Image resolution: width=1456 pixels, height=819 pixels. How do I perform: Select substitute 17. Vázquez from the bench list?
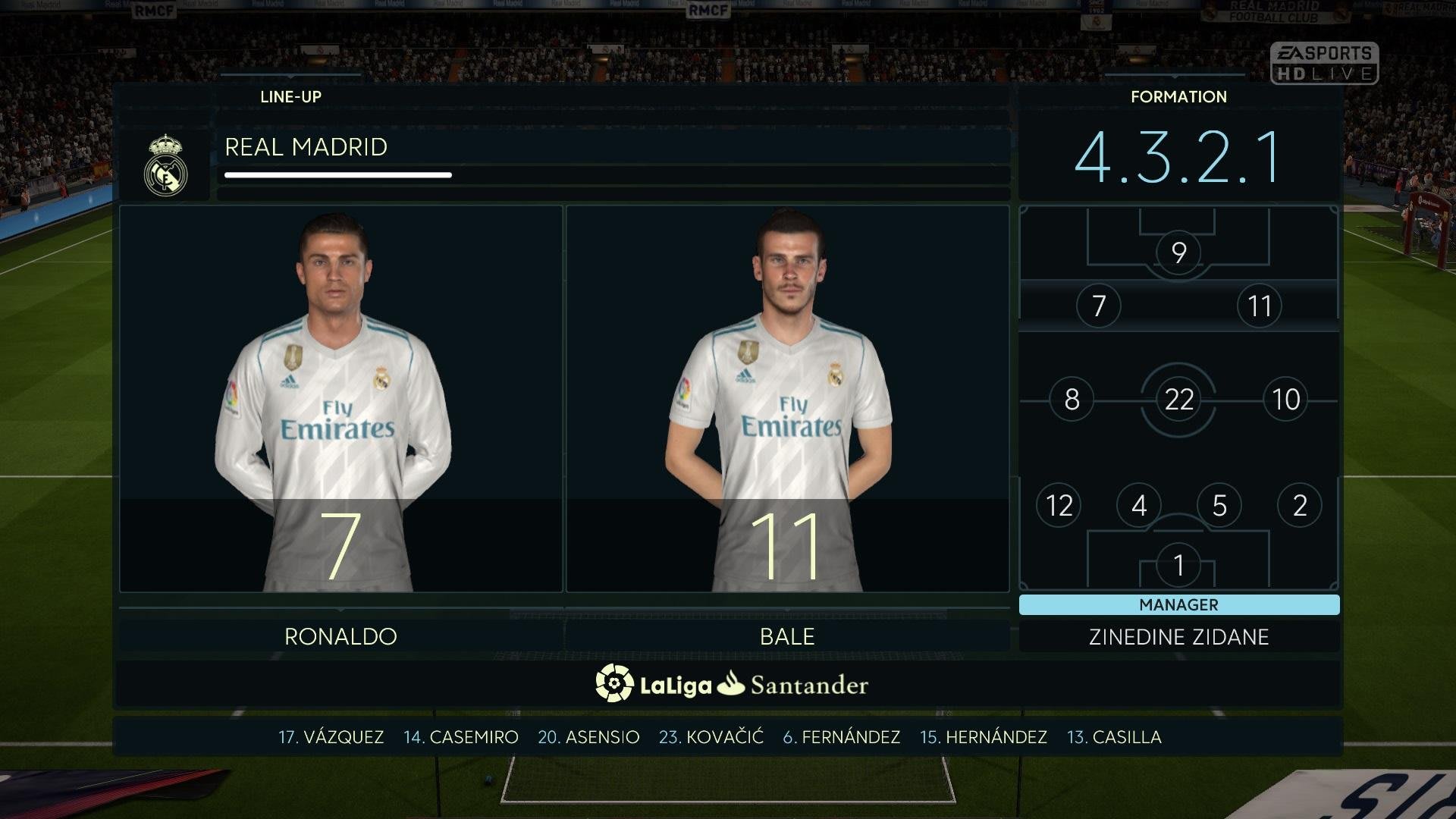pyautogui.click(x=331, y=737)
